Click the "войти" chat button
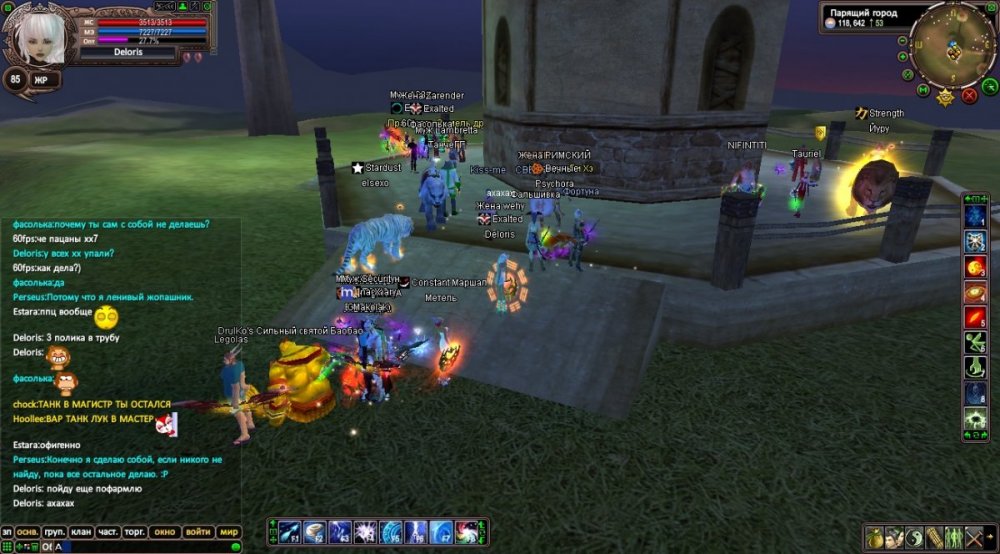This screenshot has width=1000, height=554. click(198, 532)
